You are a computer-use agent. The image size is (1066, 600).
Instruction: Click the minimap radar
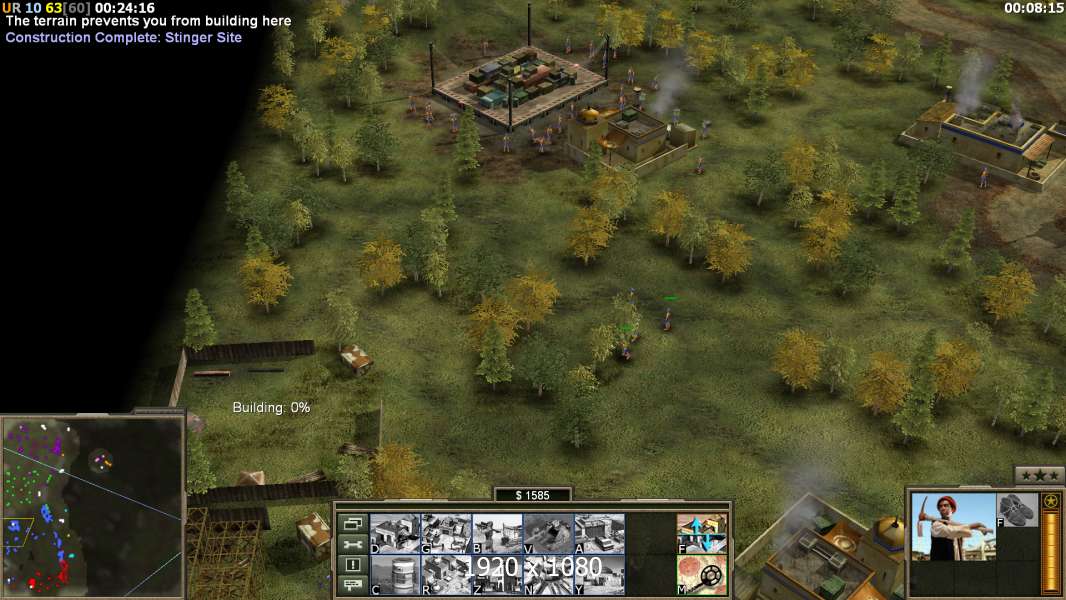[92, 506]
